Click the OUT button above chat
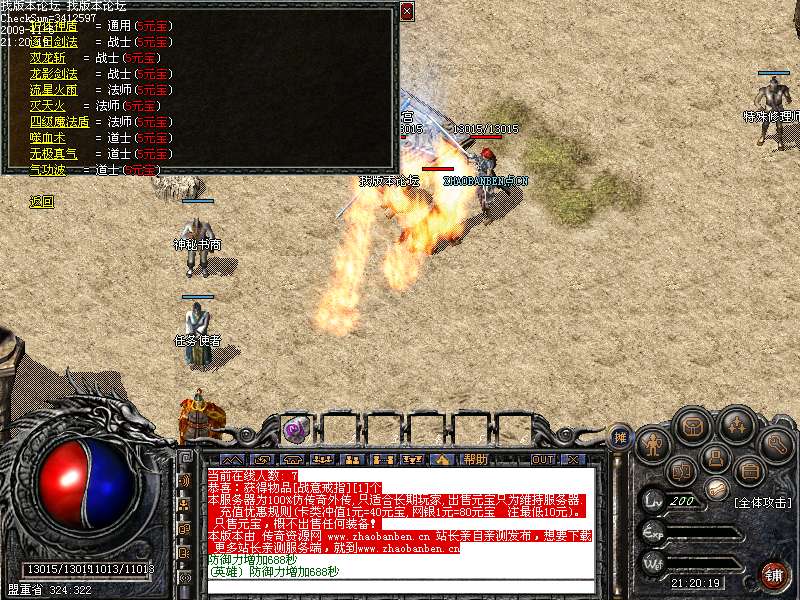The image size is (800, 600). (543, 460)
